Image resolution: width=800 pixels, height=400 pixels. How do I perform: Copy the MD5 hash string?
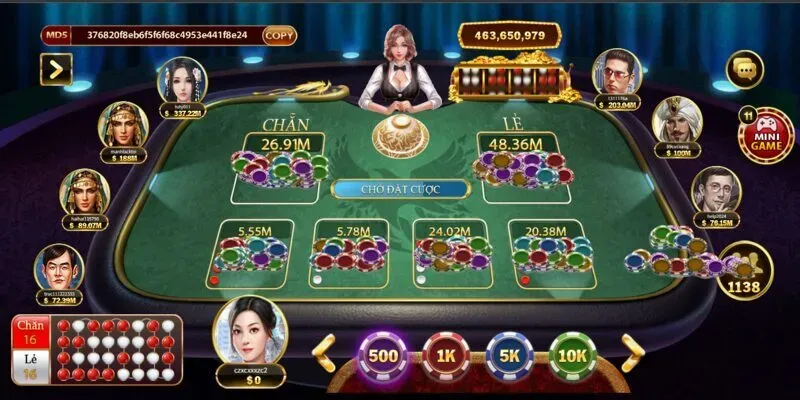pyautogui.click(x=279, y=35)
